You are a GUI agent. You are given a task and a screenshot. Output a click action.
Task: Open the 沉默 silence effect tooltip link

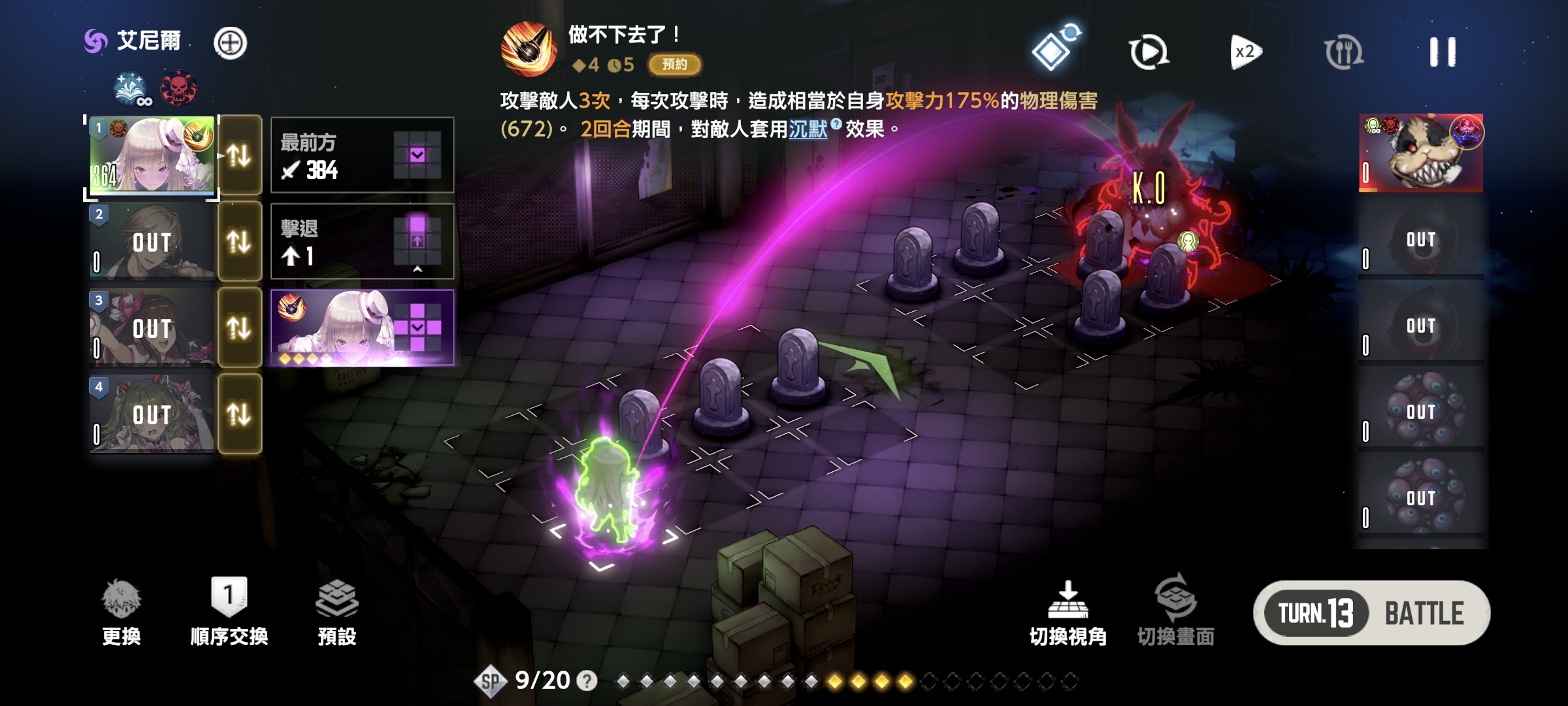pos(808,129)
